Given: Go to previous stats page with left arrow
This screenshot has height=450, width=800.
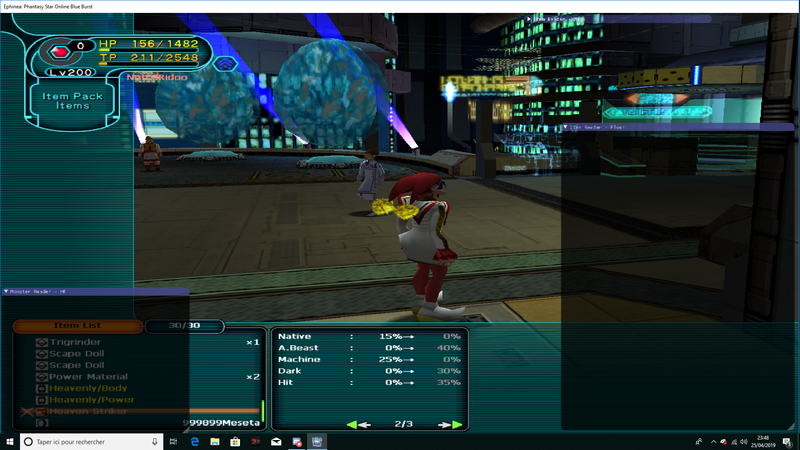Looking at the screenshot, I should click(358, 424).
